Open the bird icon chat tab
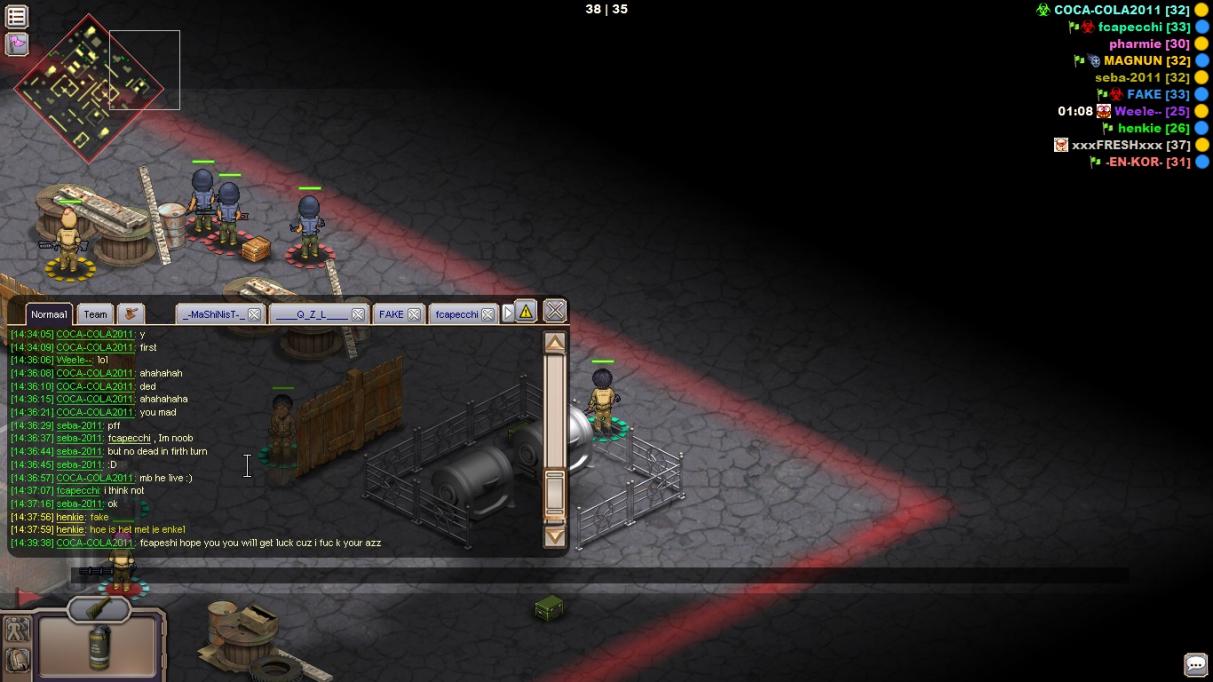Screen dimensions: 1213x682 click(x=131, y=314)
